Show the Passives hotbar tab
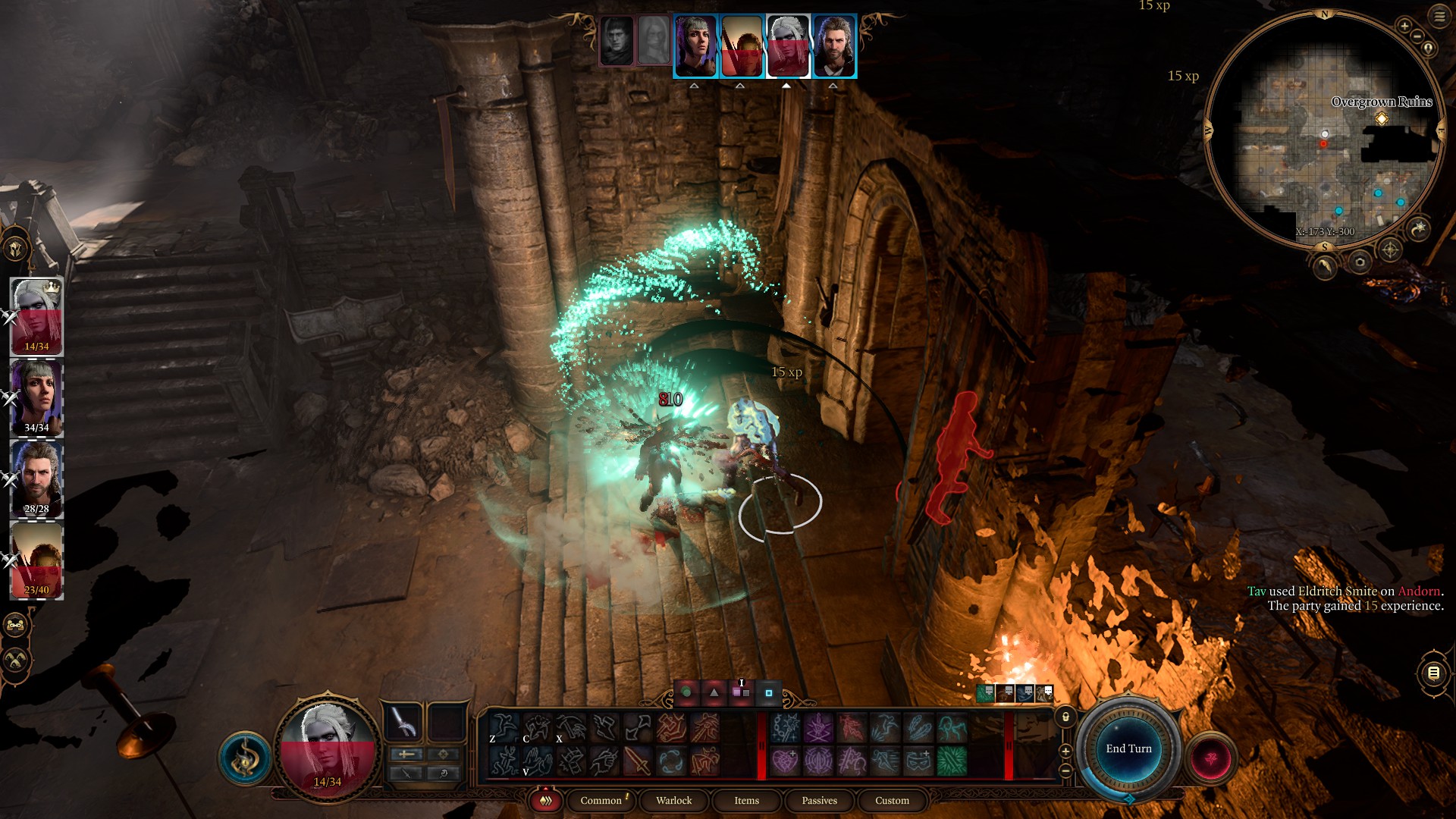Viewport: 1456px width, 819px height. (819, 800)
